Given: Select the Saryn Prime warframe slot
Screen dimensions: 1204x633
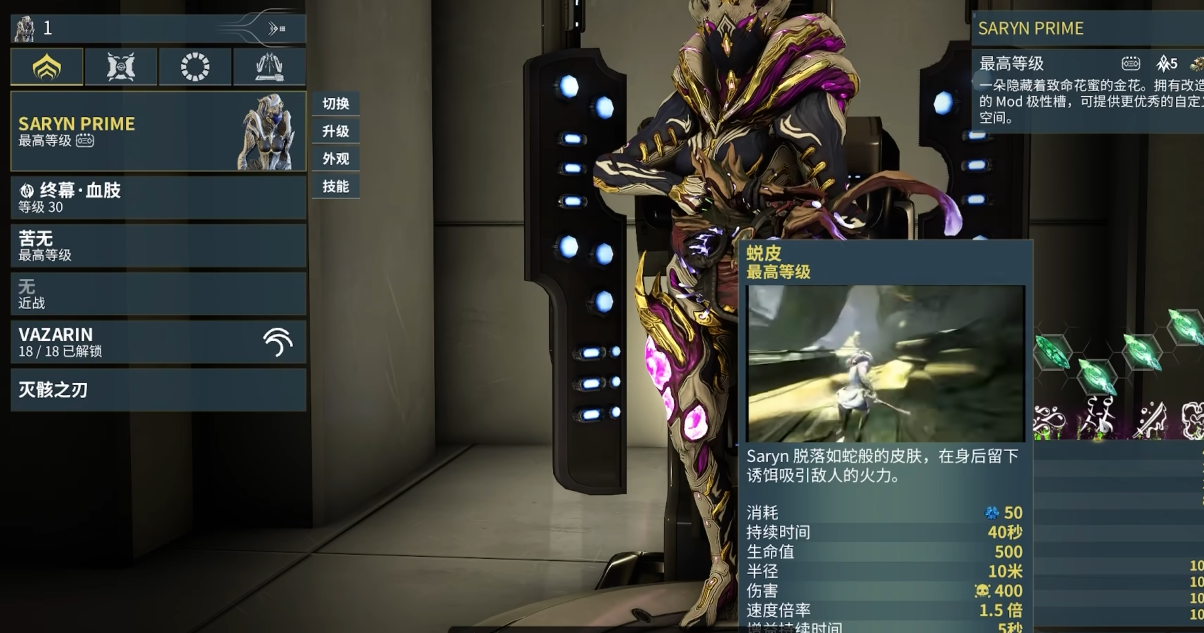Looking at the screenshot, I should 158,131.
